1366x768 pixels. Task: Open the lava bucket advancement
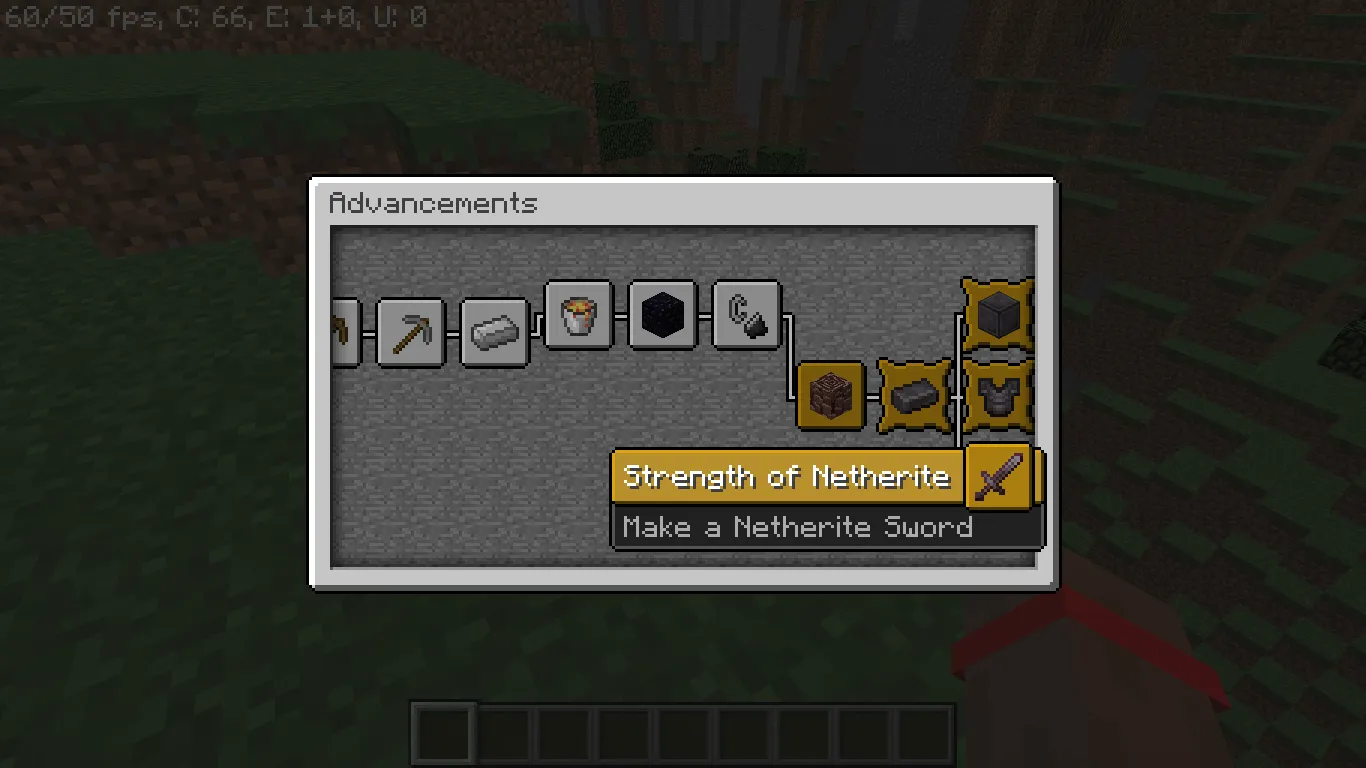579,316
